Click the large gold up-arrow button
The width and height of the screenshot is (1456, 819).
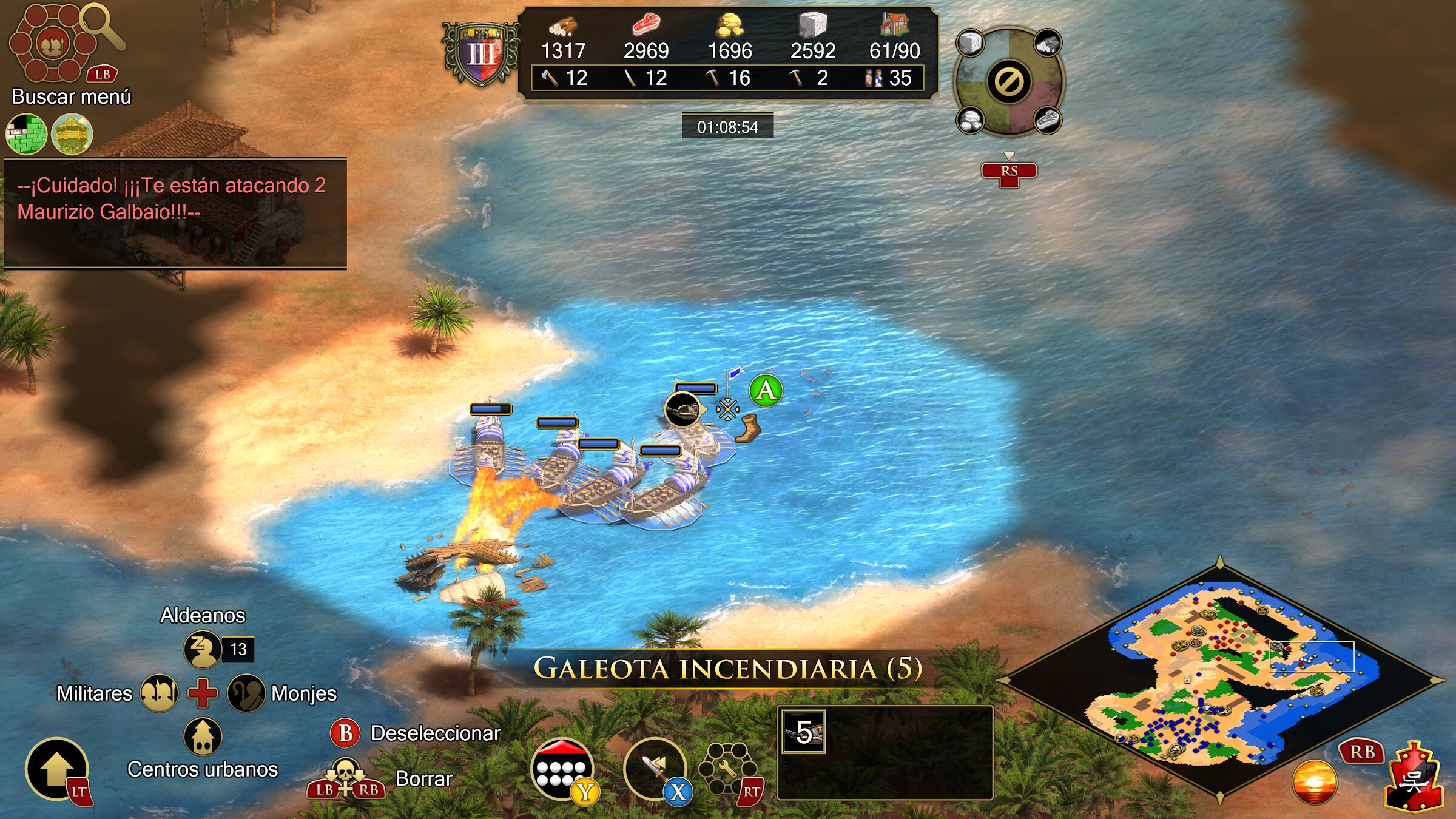[56, 768]
